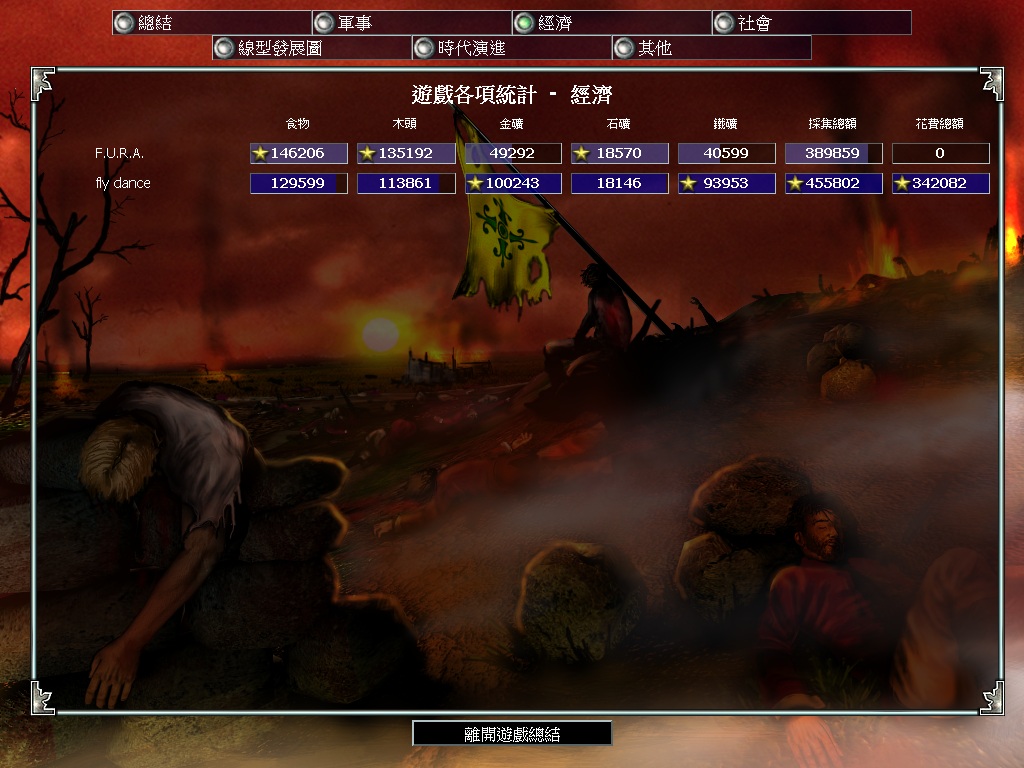Screen dimensions: 1024x768
Task: Open the 線型發展圖 line graph tab
Action: click(311, 47)
